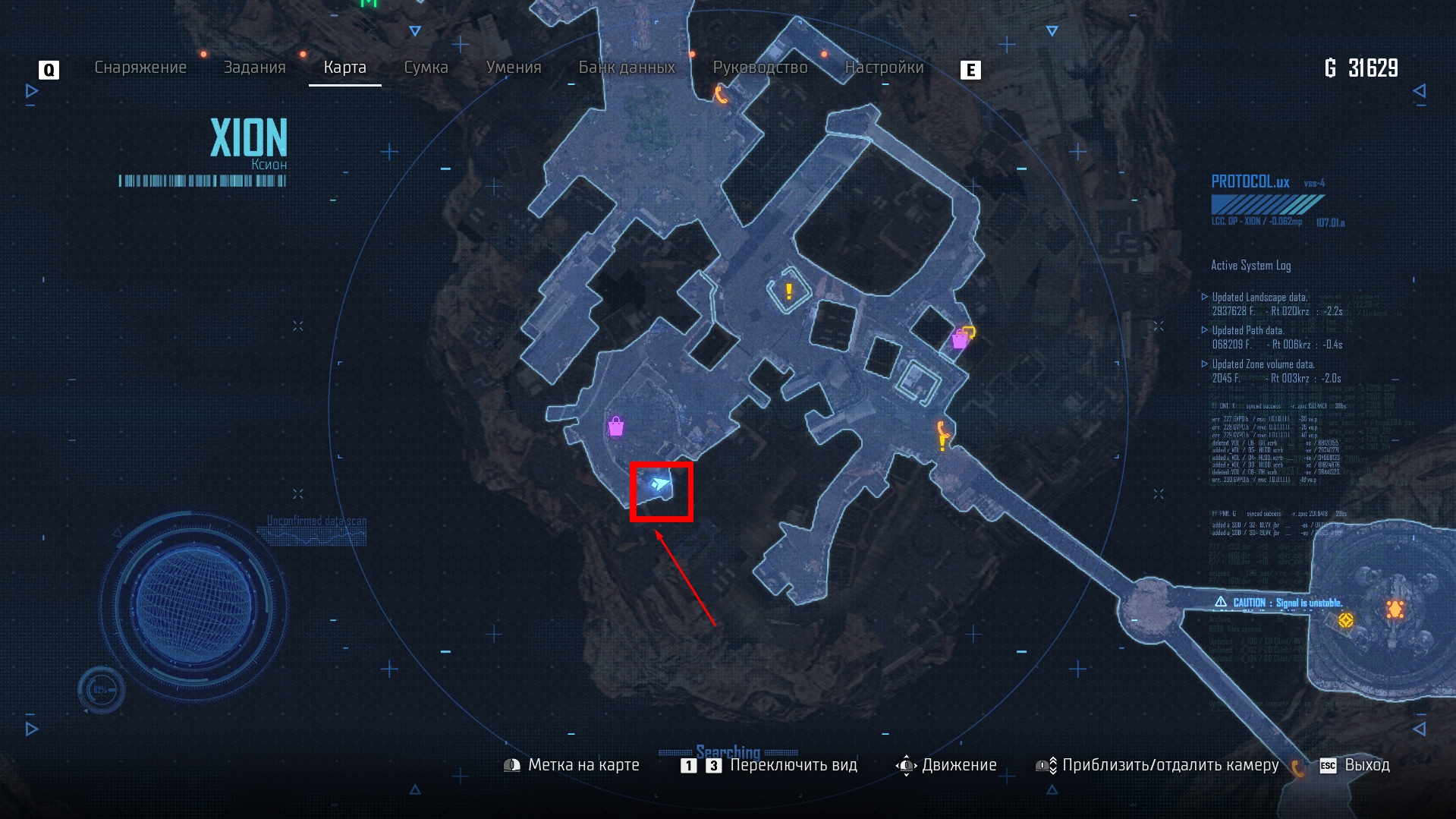Switch to the Задания tab
This screenshot has height=819, width=1456.
click(x=254, y=68)
